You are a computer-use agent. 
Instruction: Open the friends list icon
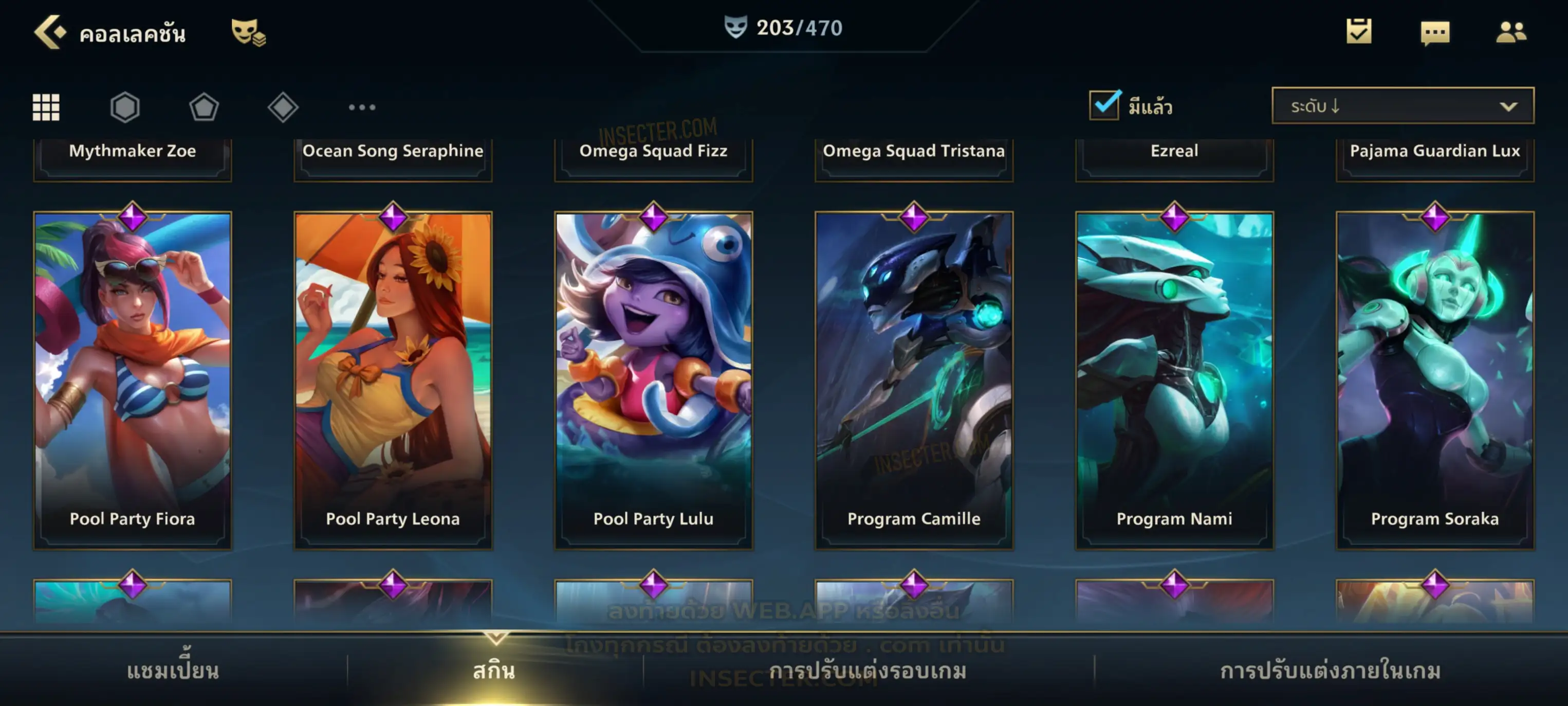pyautogui.click(x=1510, y=32)
